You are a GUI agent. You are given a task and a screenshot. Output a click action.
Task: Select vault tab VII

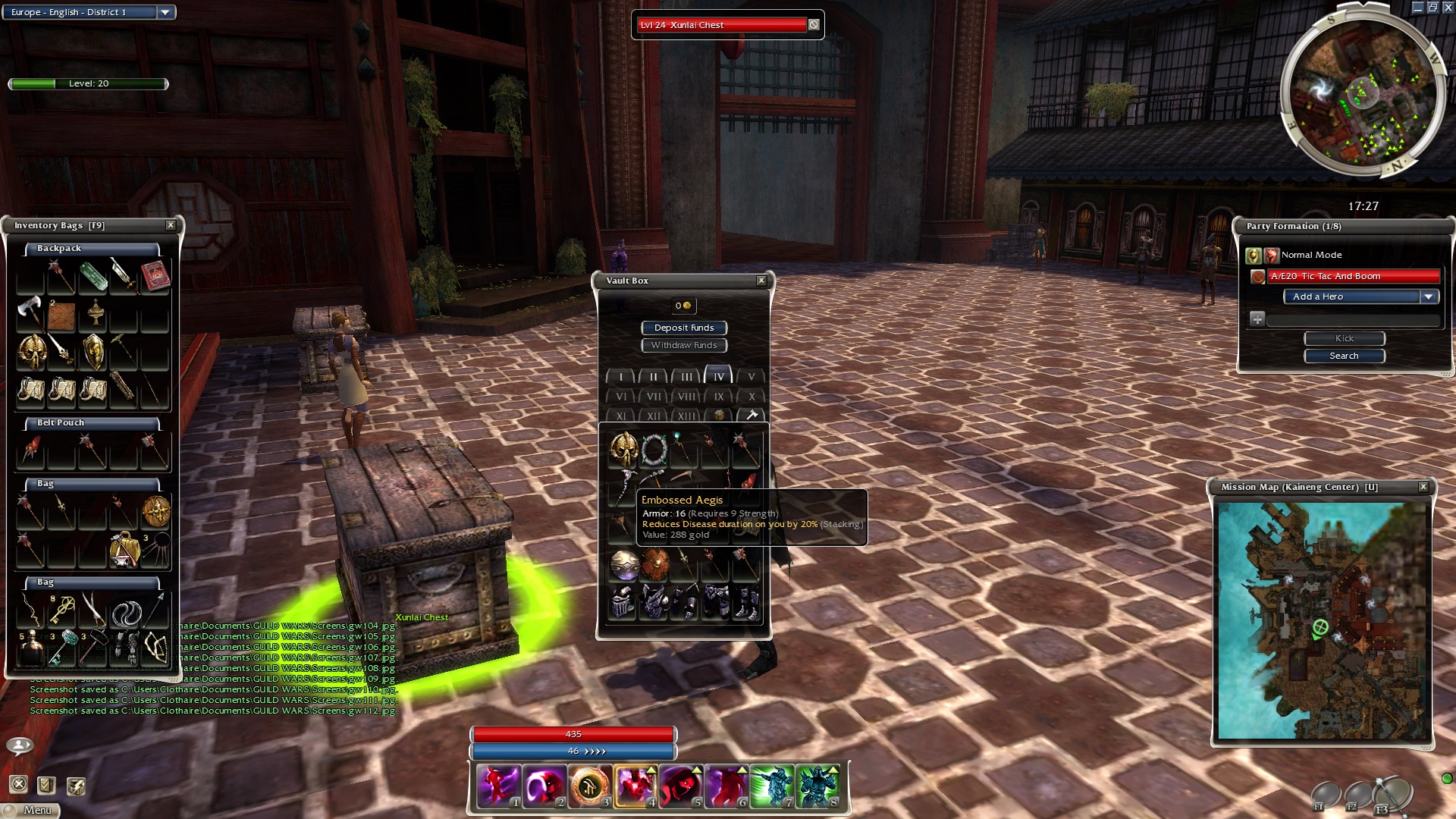pyautogui.click(x=654, y=396)
